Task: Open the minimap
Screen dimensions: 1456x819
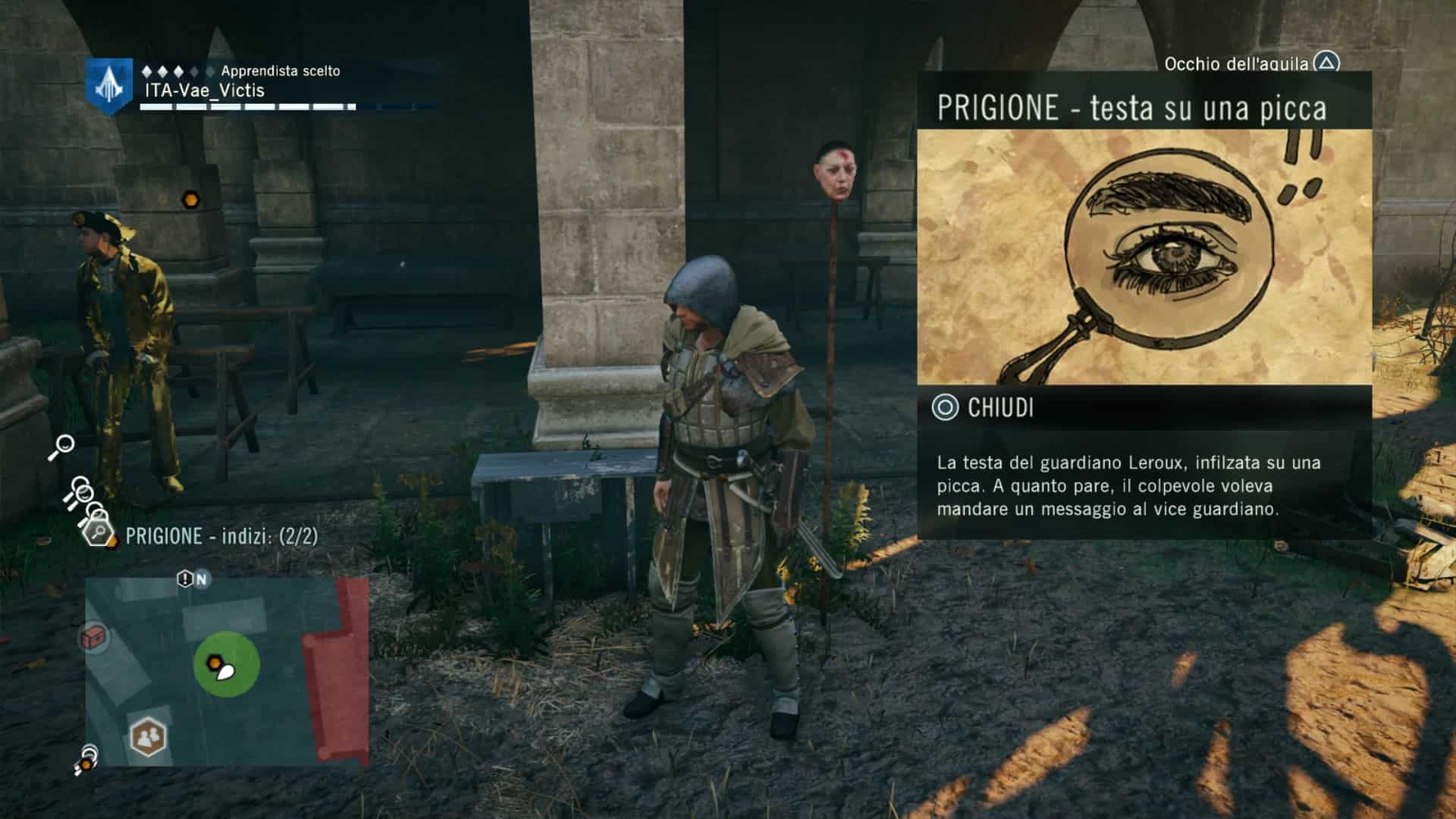Action: click(226, 670)
